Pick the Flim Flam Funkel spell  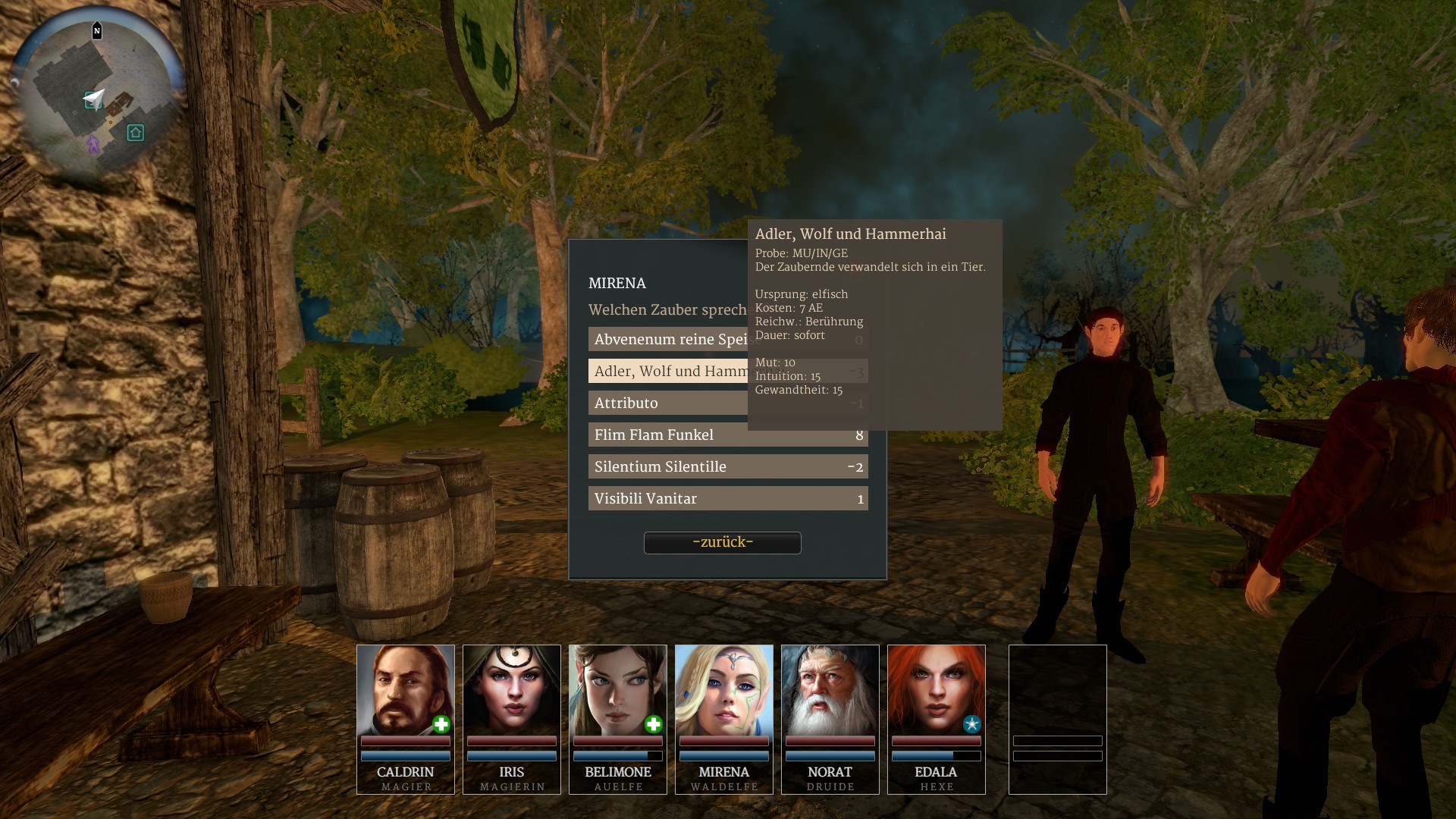coord(727,435)
